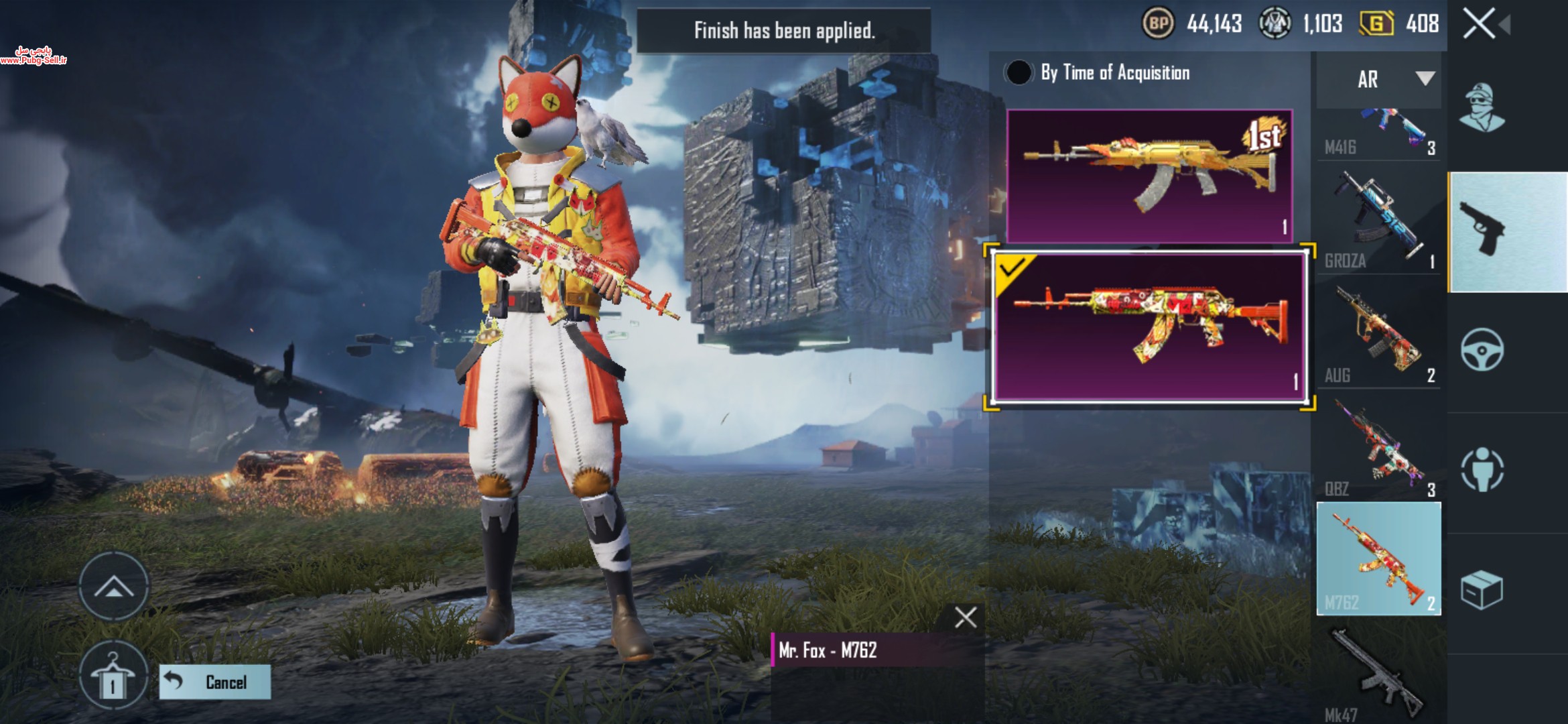Screen dimensions: 1568x724
Task: Click the Cancel button
Action: pos(215,682)
